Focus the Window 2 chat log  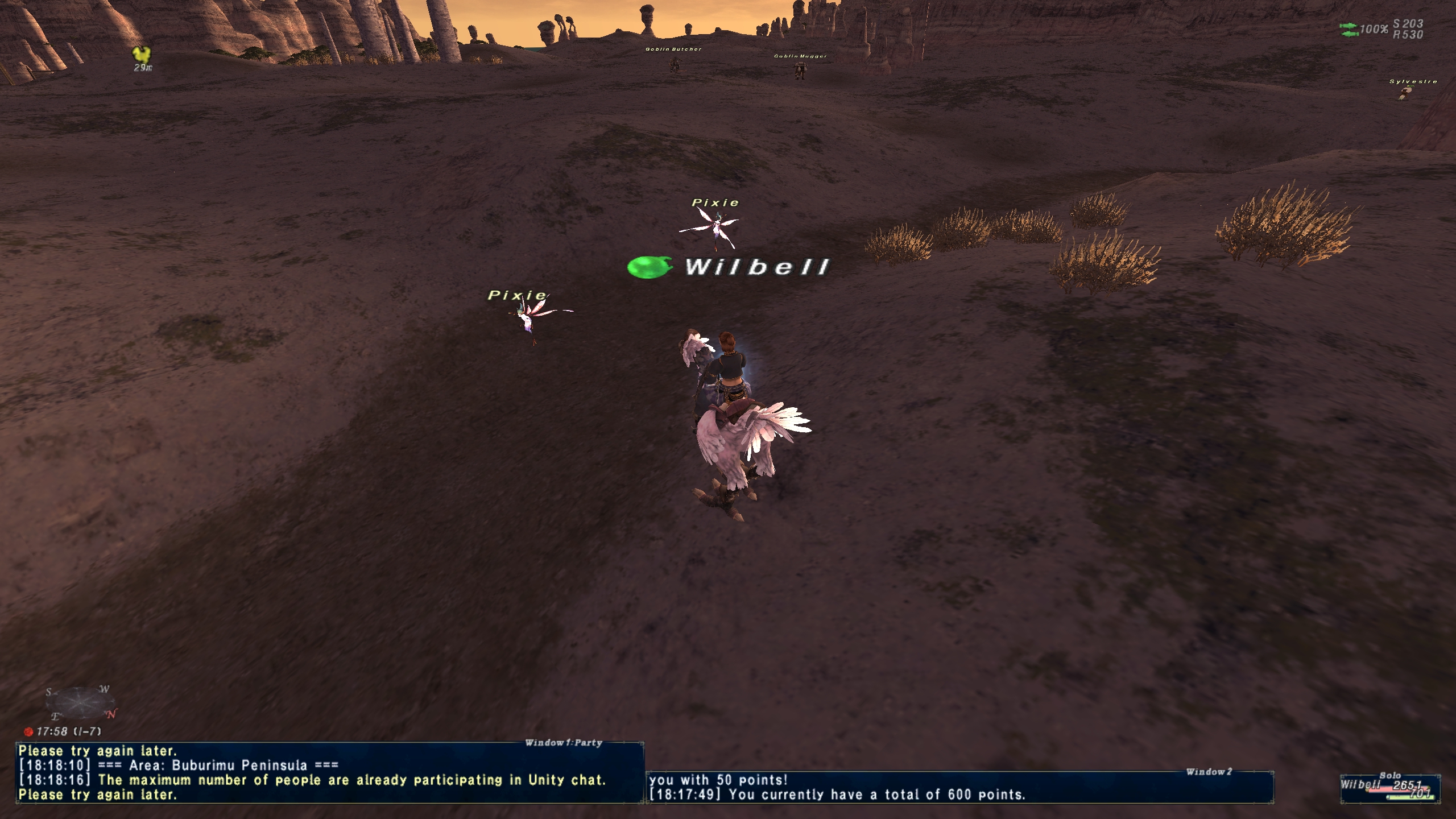point(959,787)
